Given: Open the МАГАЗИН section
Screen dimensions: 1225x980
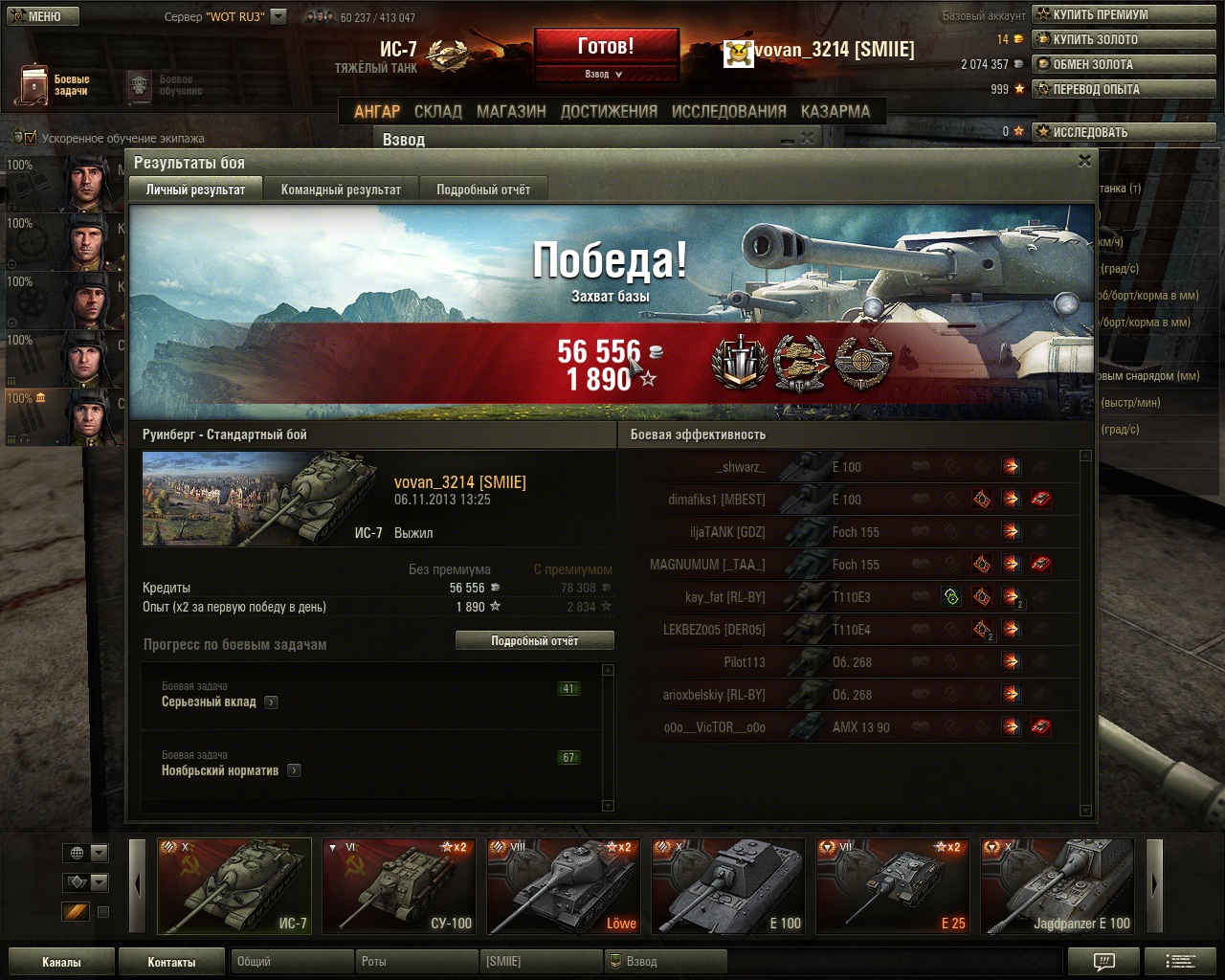Looking at the screenshot, I should [x=511, y=112].
